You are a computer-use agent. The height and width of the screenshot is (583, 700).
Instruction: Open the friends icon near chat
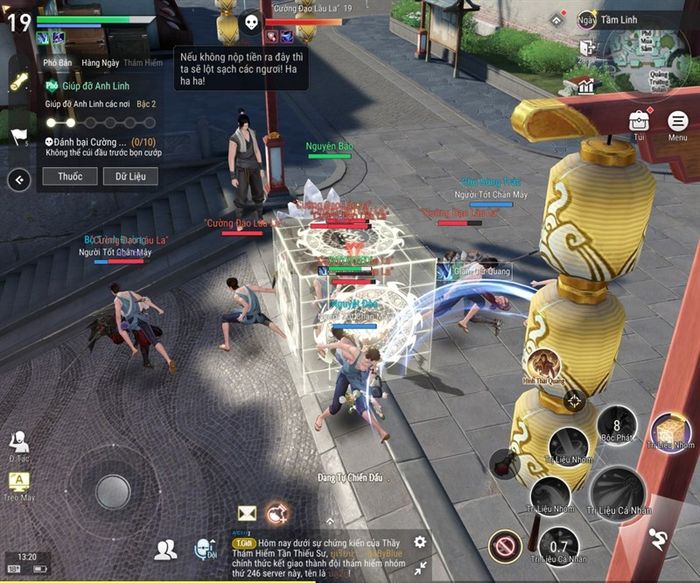165,548
